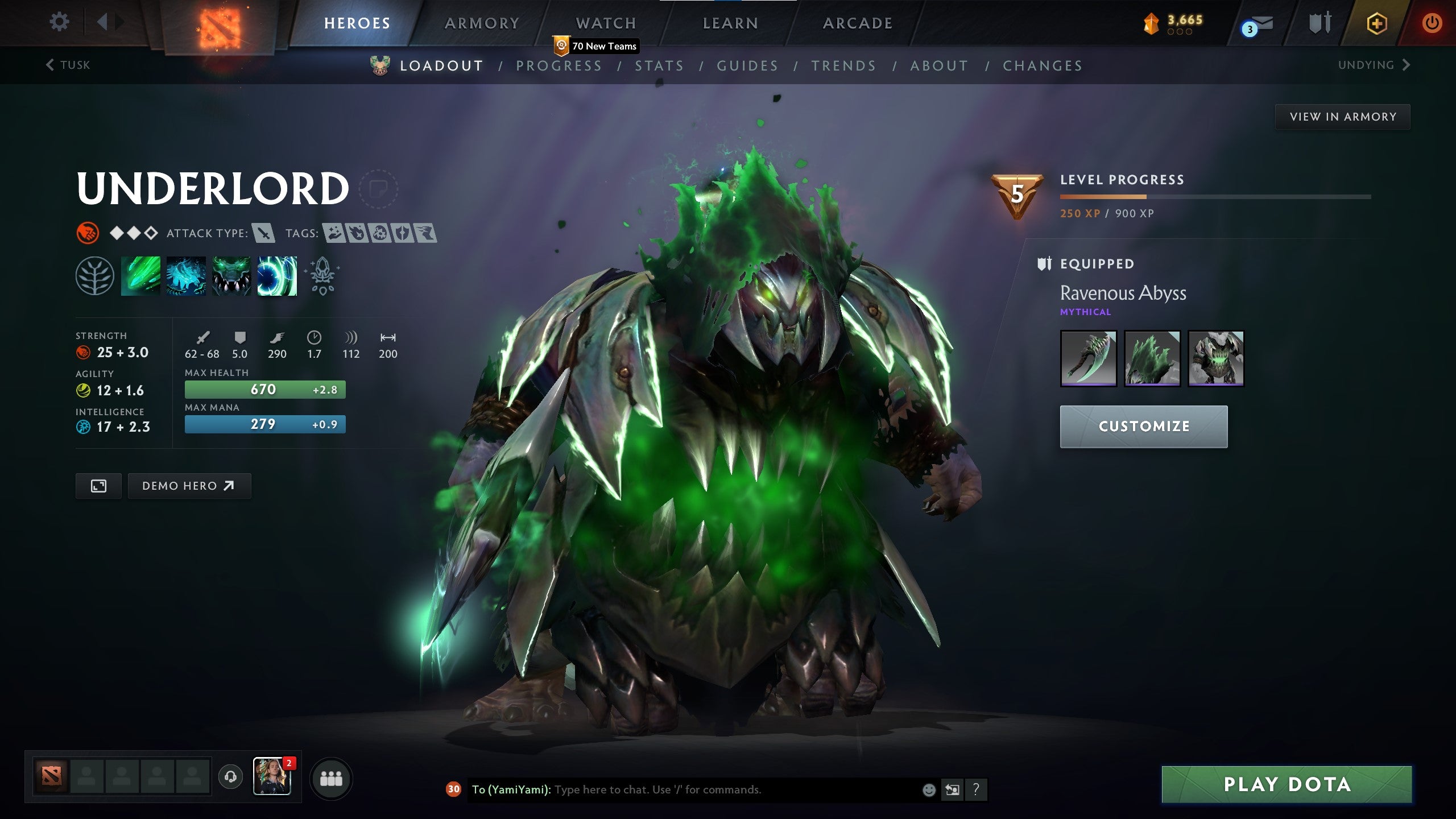
Task: Click the CUSTOMIZE button for equipped items
Action: pos(1143,426)
